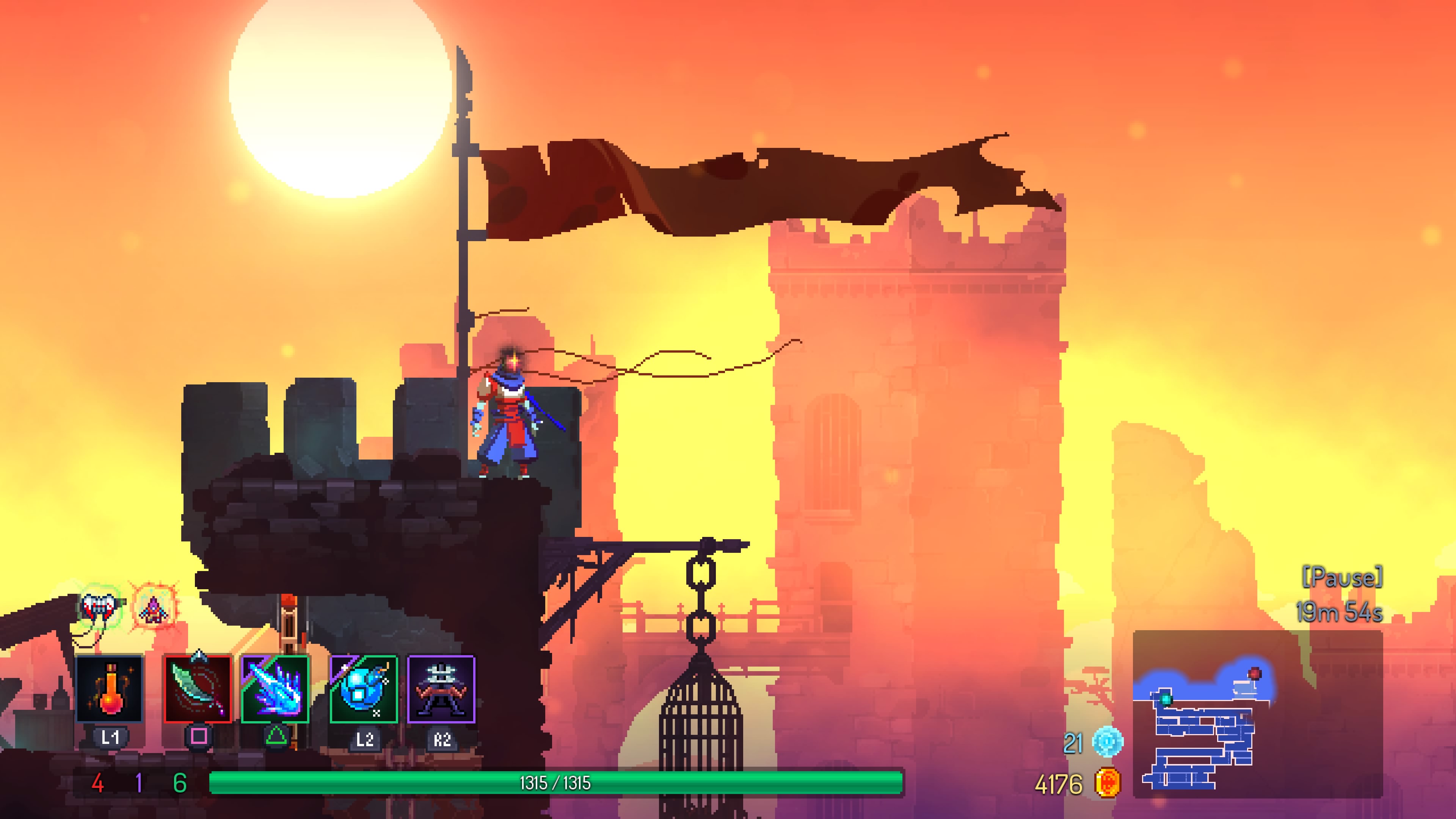This screenshot has width=1456, height=819.
Task: Open the blue level minimap
Action: click(x=1258, y=714)
